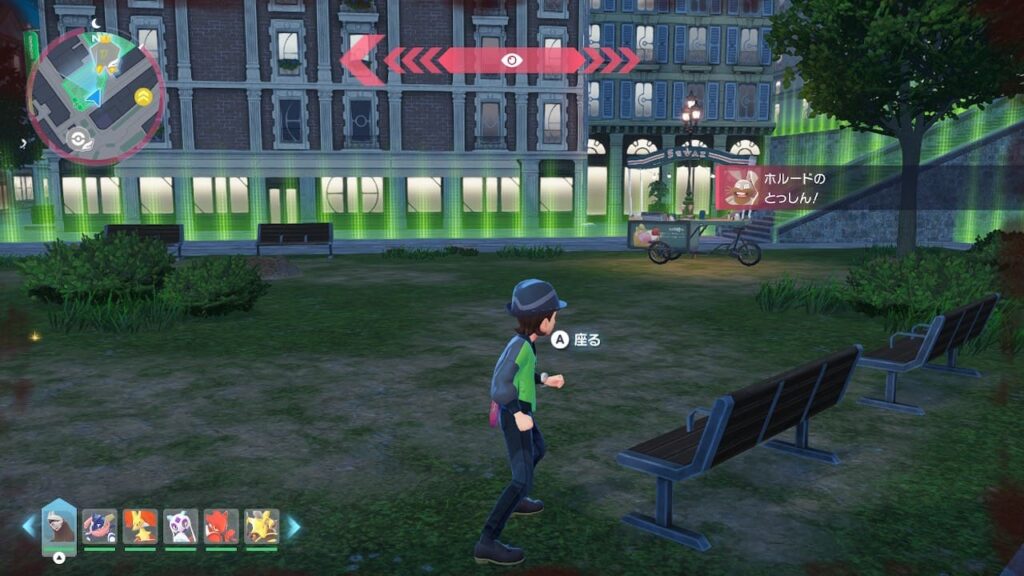
Task: Click the left arrow beside the party bar
Action: click(29, 526)
